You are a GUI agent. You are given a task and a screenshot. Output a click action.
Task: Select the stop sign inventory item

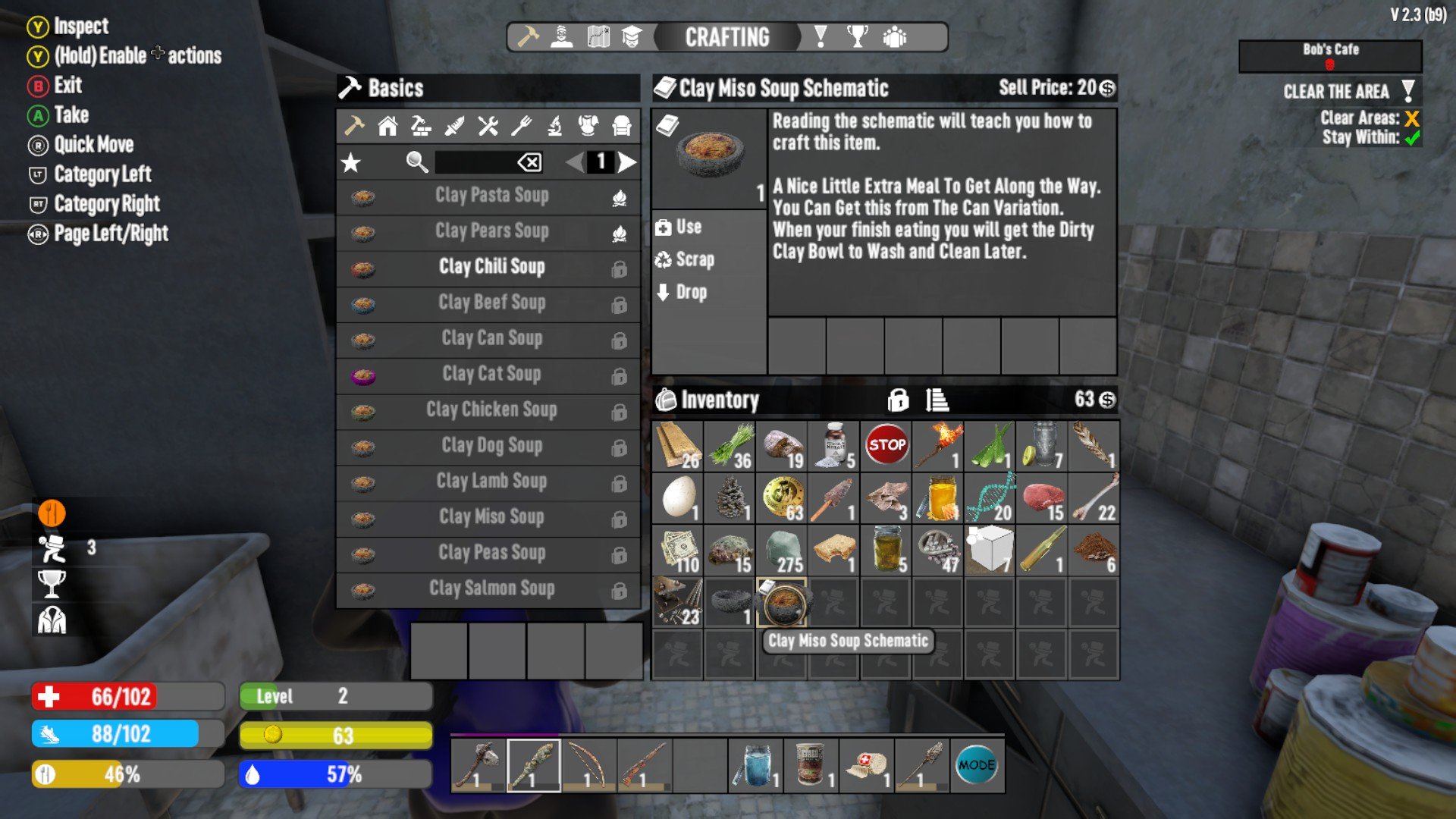click(x=886, y=446)
